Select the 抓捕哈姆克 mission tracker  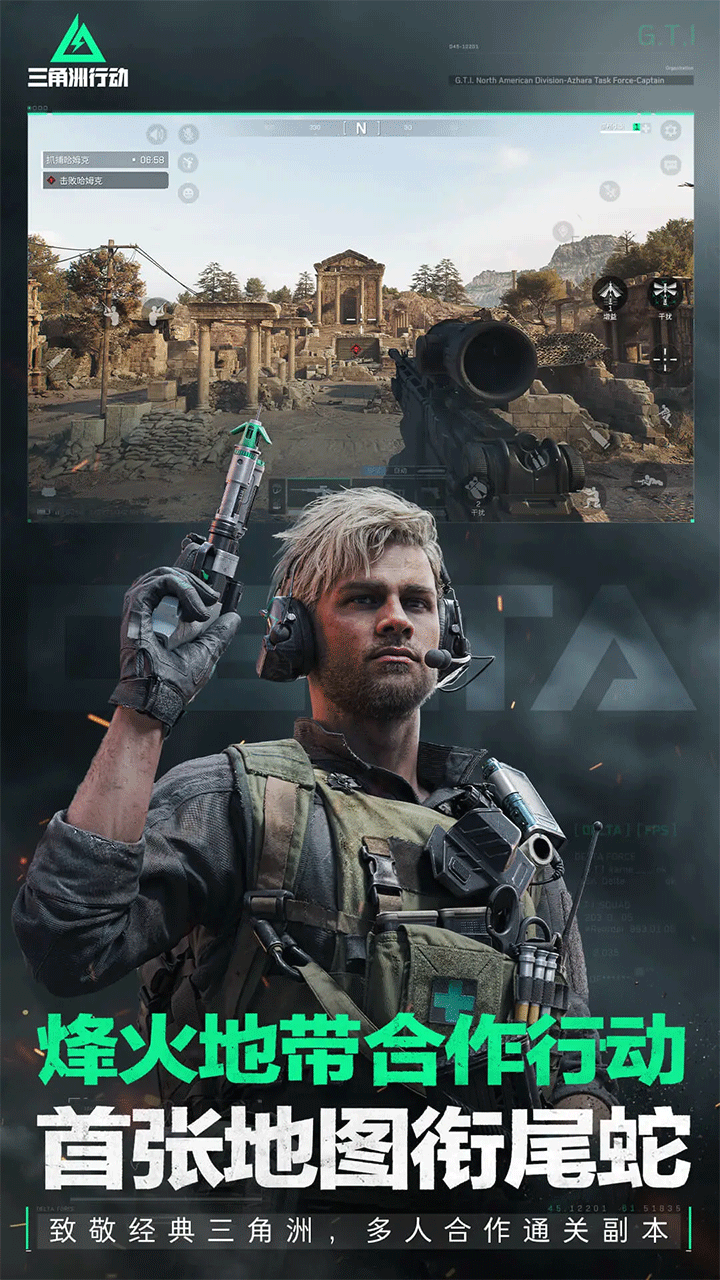click(x=104, y=160)
